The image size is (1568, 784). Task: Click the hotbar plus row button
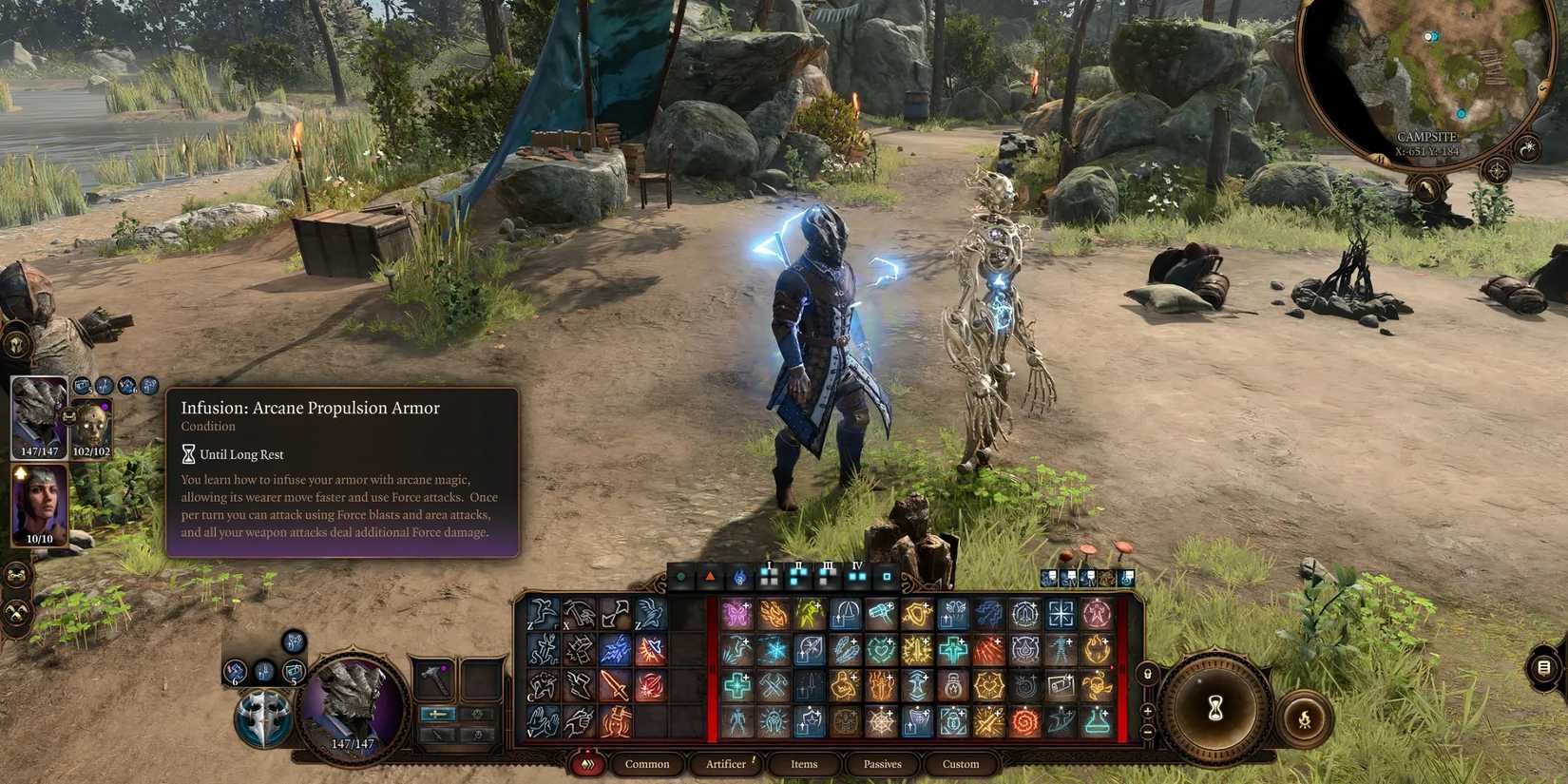click(1147, 711)
